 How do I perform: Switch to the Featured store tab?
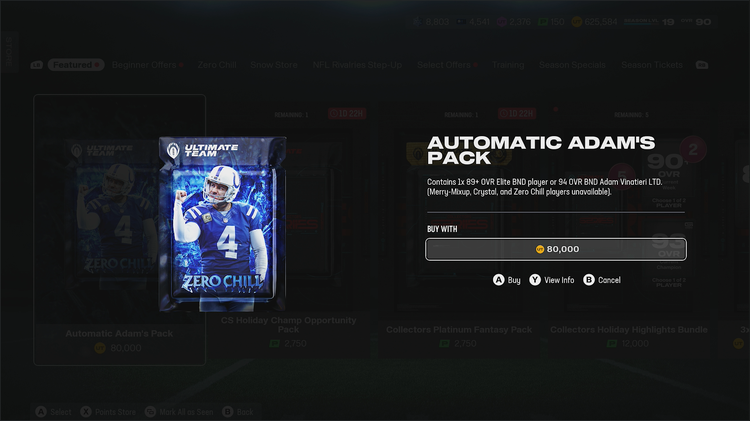[76, 65]
